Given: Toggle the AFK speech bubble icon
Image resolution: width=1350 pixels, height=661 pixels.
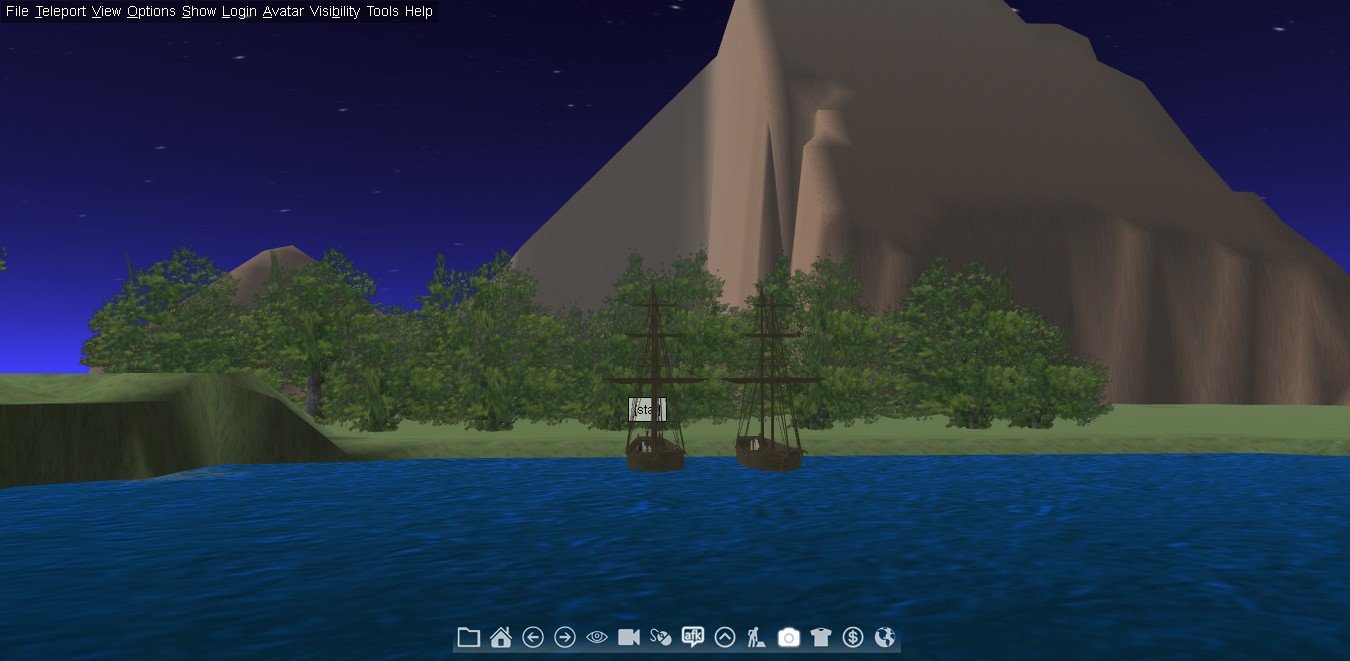Looking at the screenshot, I should point(693,637).
